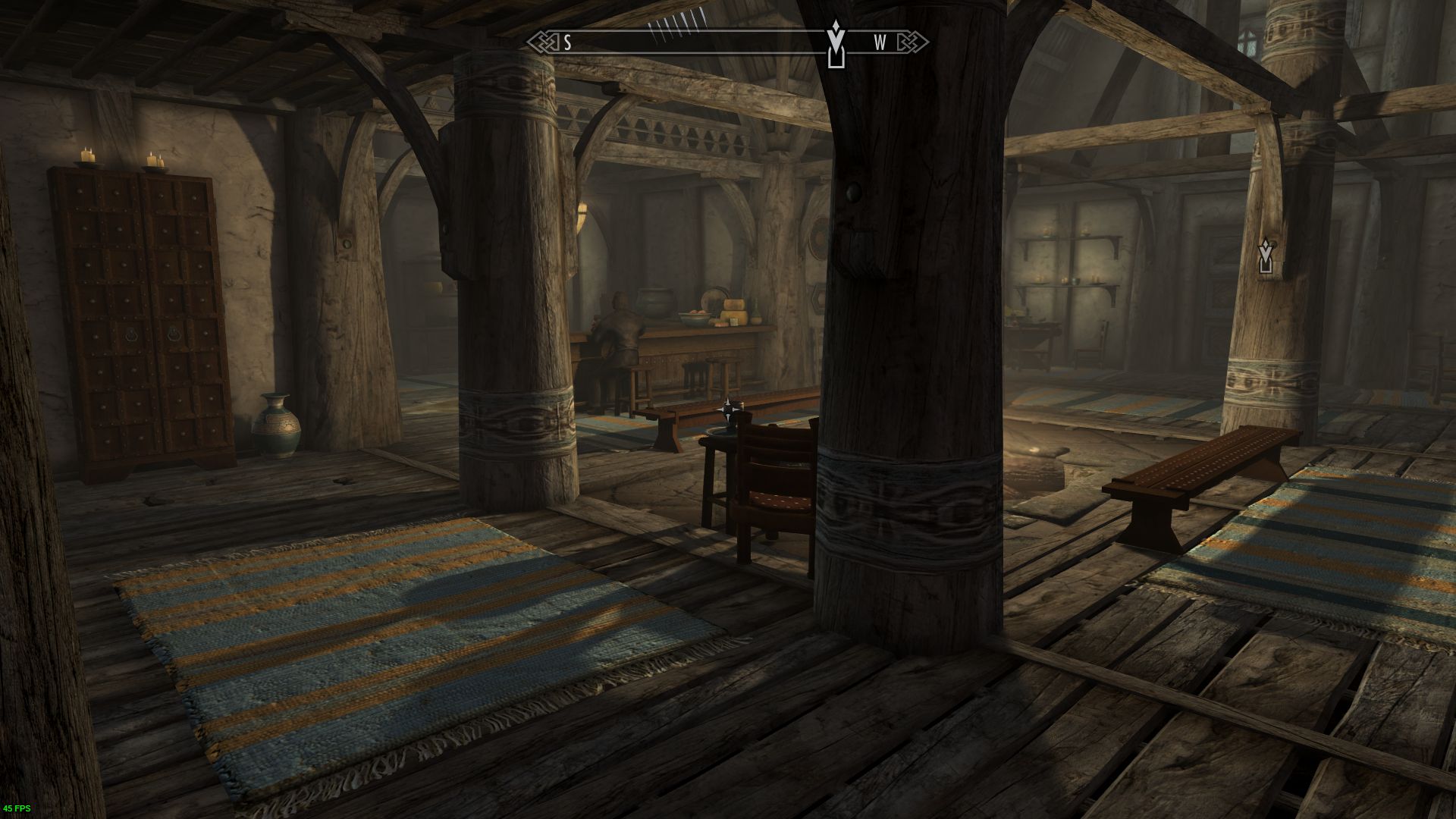
Task: Click the compass bar's West indicator
Action: coord(880,42)
